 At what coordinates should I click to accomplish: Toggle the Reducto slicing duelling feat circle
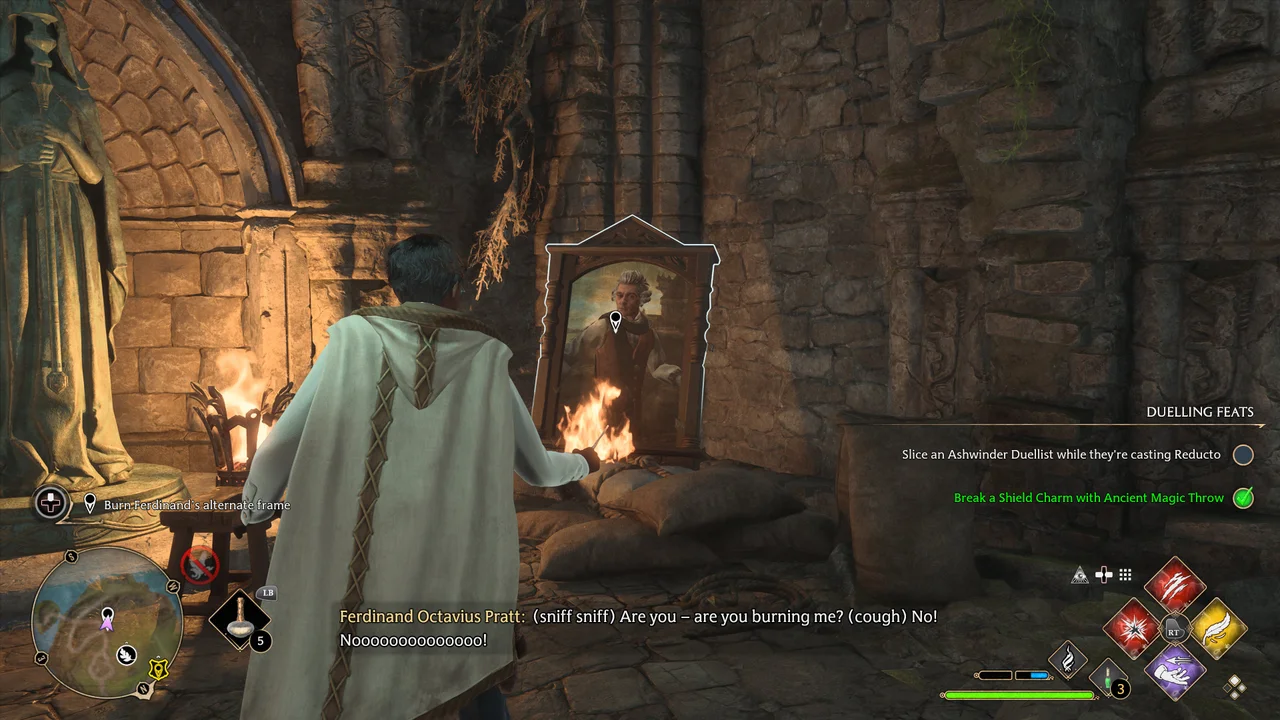pos(1243,454)
